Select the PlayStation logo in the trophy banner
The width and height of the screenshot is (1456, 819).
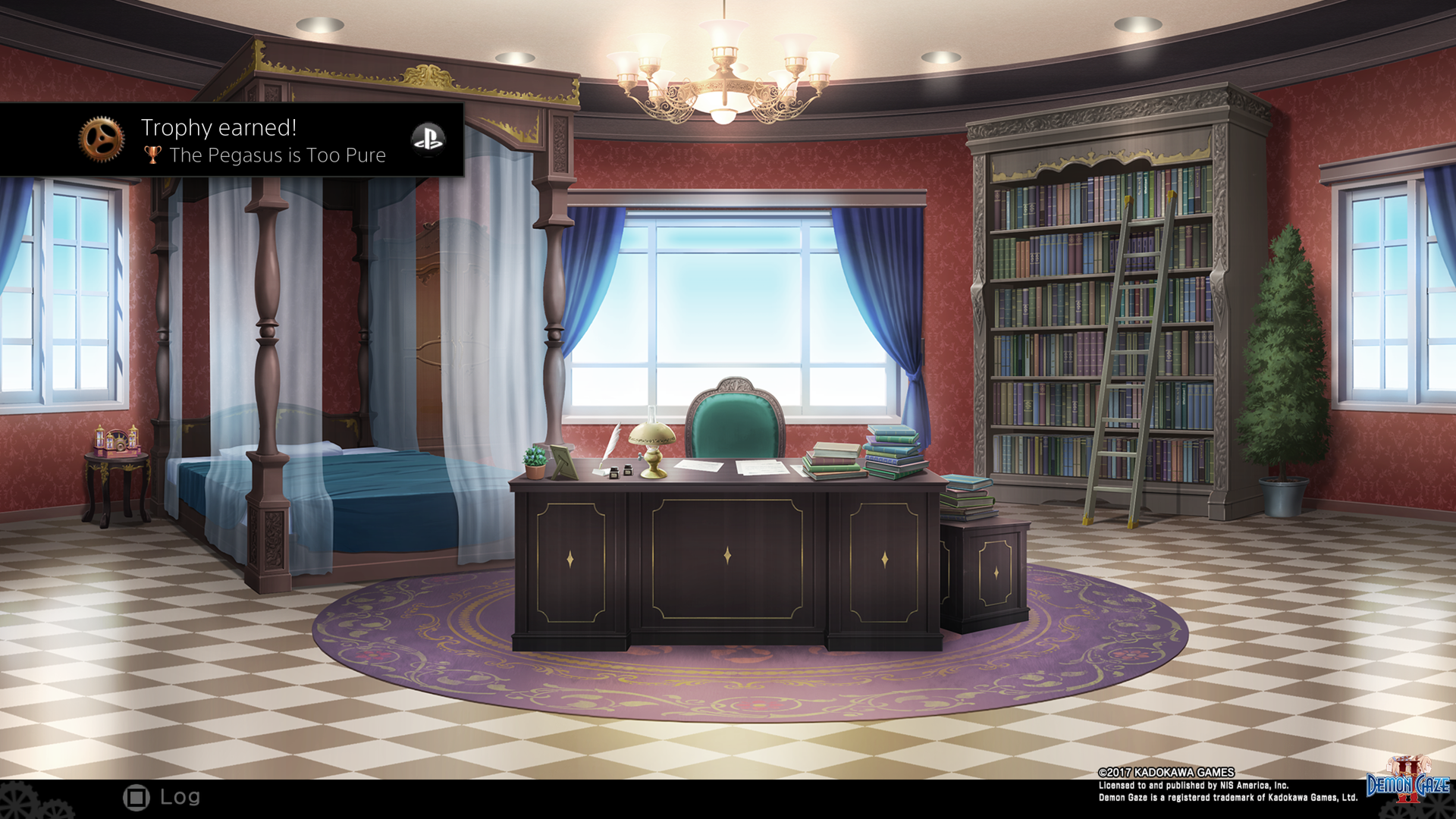click(428, 140)
